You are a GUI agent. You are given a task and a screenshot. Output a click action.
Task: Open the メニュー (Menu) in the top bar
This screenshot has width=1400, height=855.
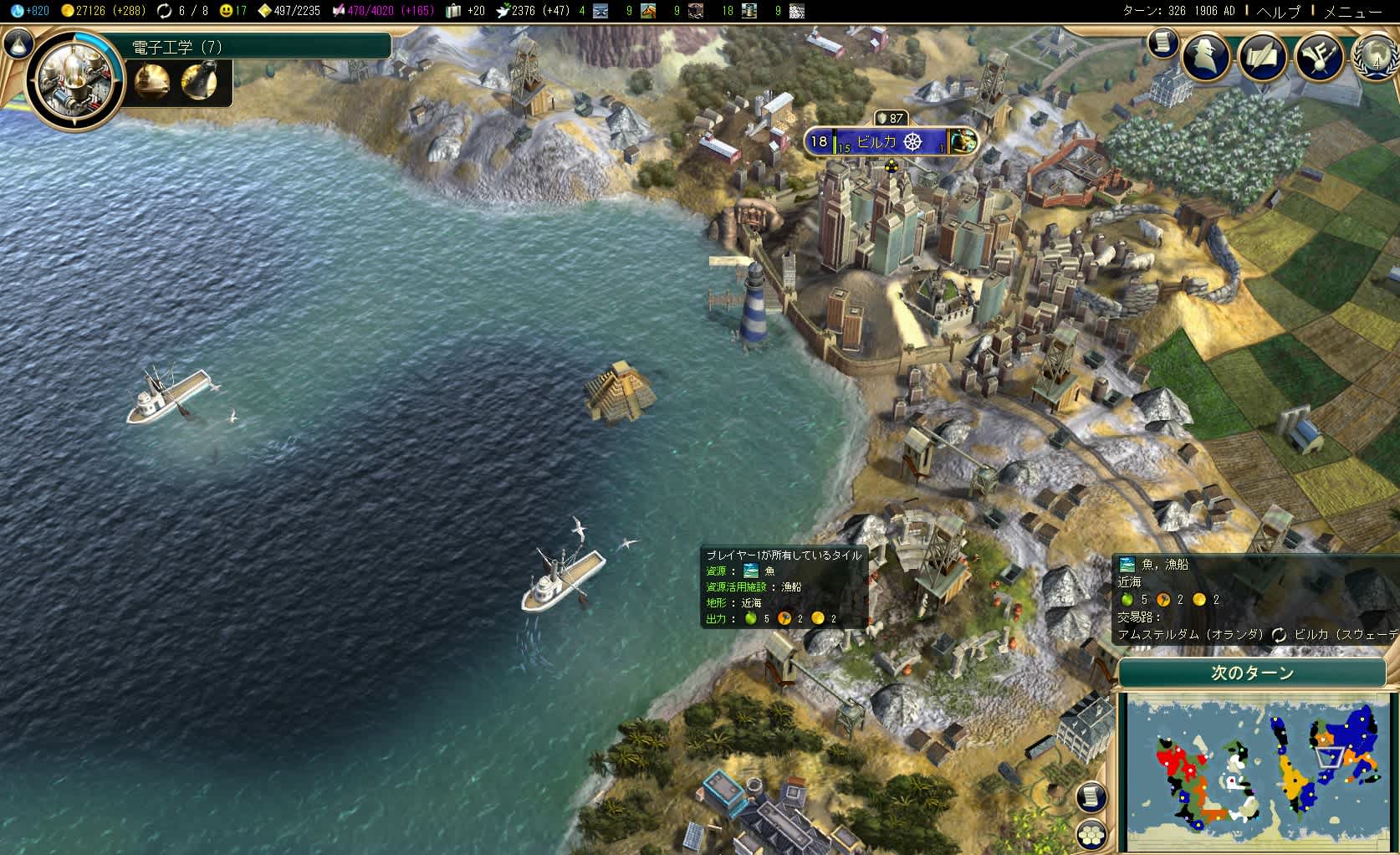[1353, 11]
